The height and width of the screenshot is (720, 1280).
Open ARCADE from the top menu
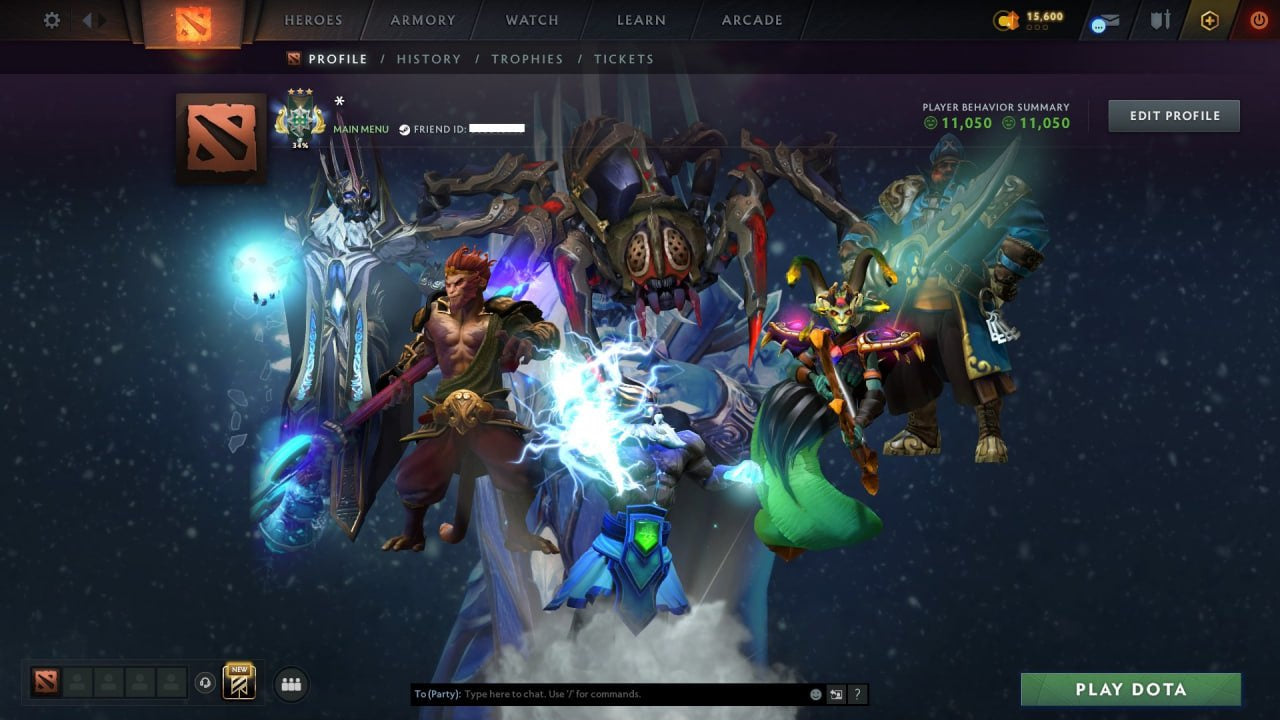751,20
